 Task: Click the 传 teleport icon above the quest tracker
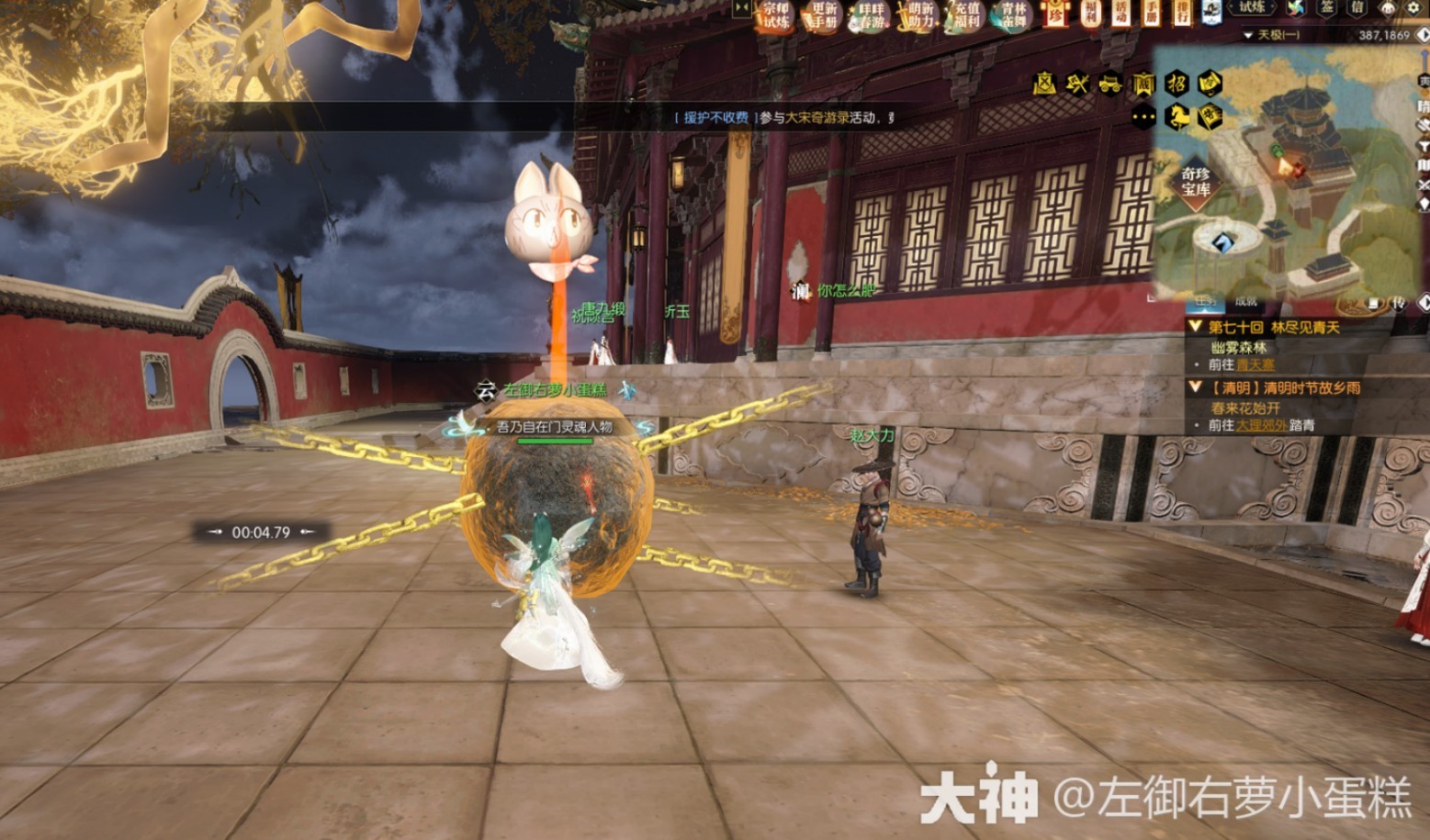click(1398, 304)
